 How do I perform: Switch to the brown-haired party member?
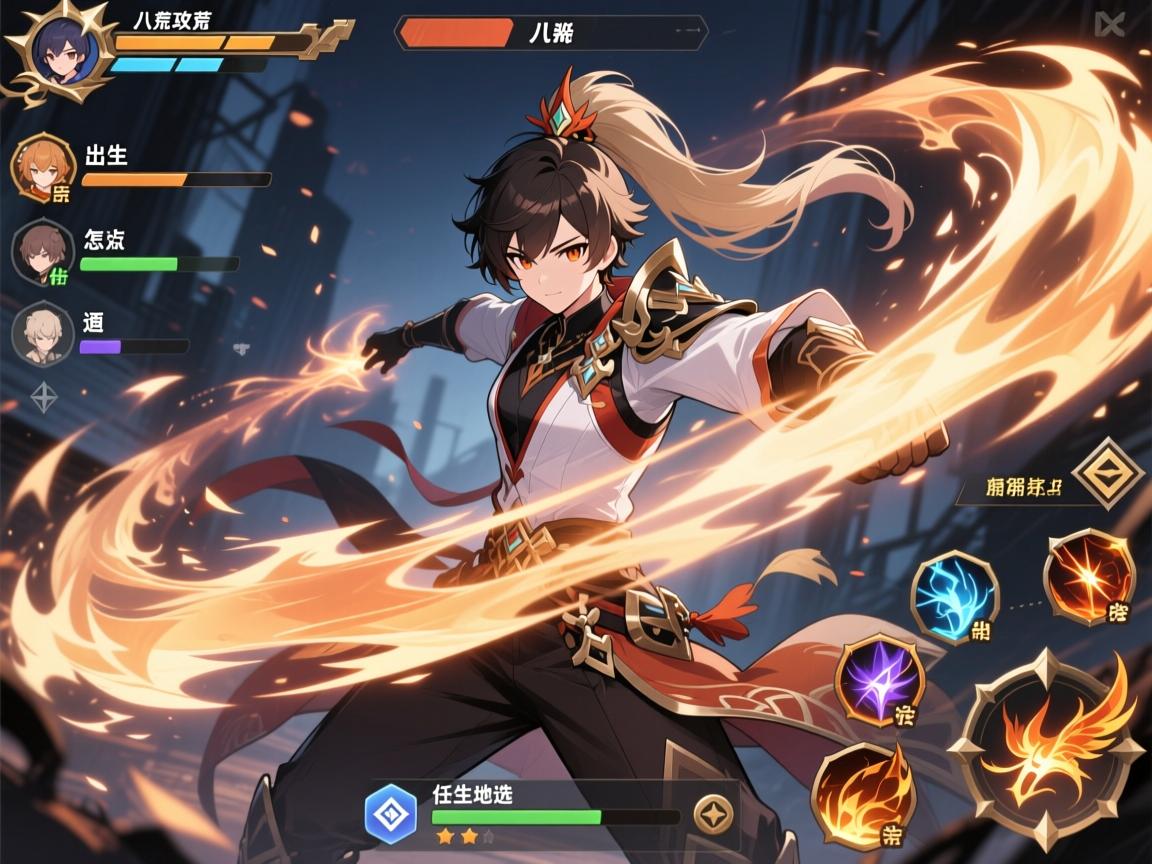[42, 251]
